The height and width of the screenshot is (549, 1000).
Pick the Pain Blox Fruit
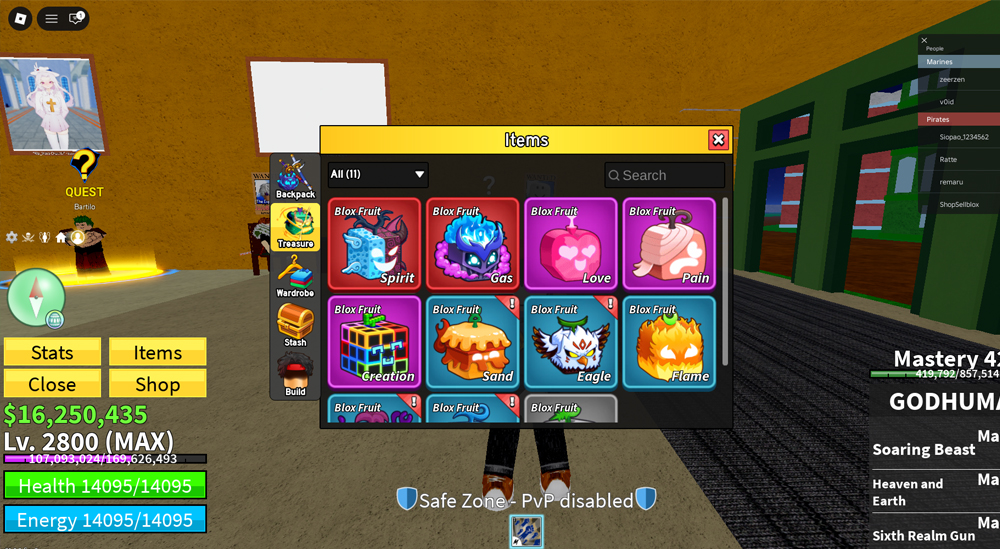(669, 244)
